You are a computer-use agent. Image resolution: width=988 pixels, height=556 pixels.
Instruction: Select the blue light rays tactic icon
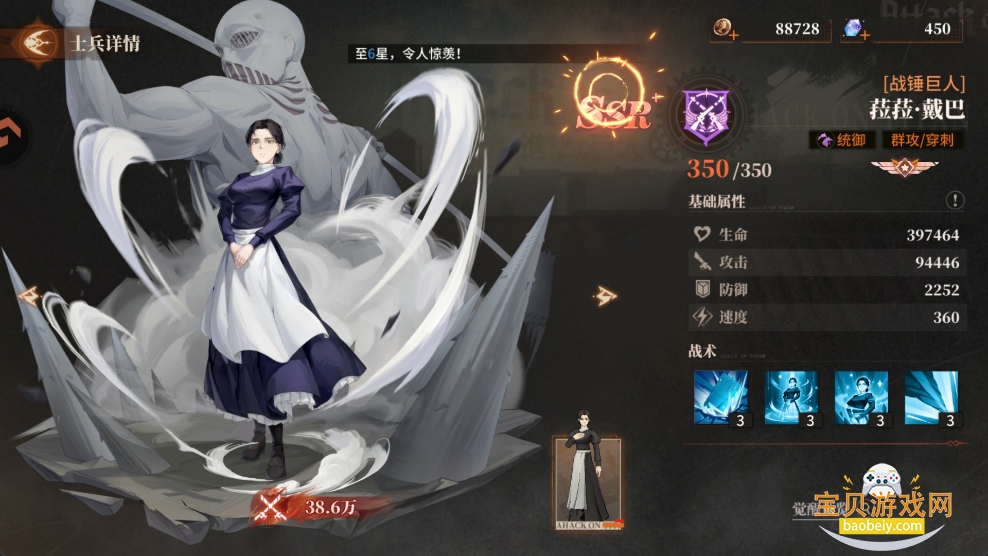point(931,397)
